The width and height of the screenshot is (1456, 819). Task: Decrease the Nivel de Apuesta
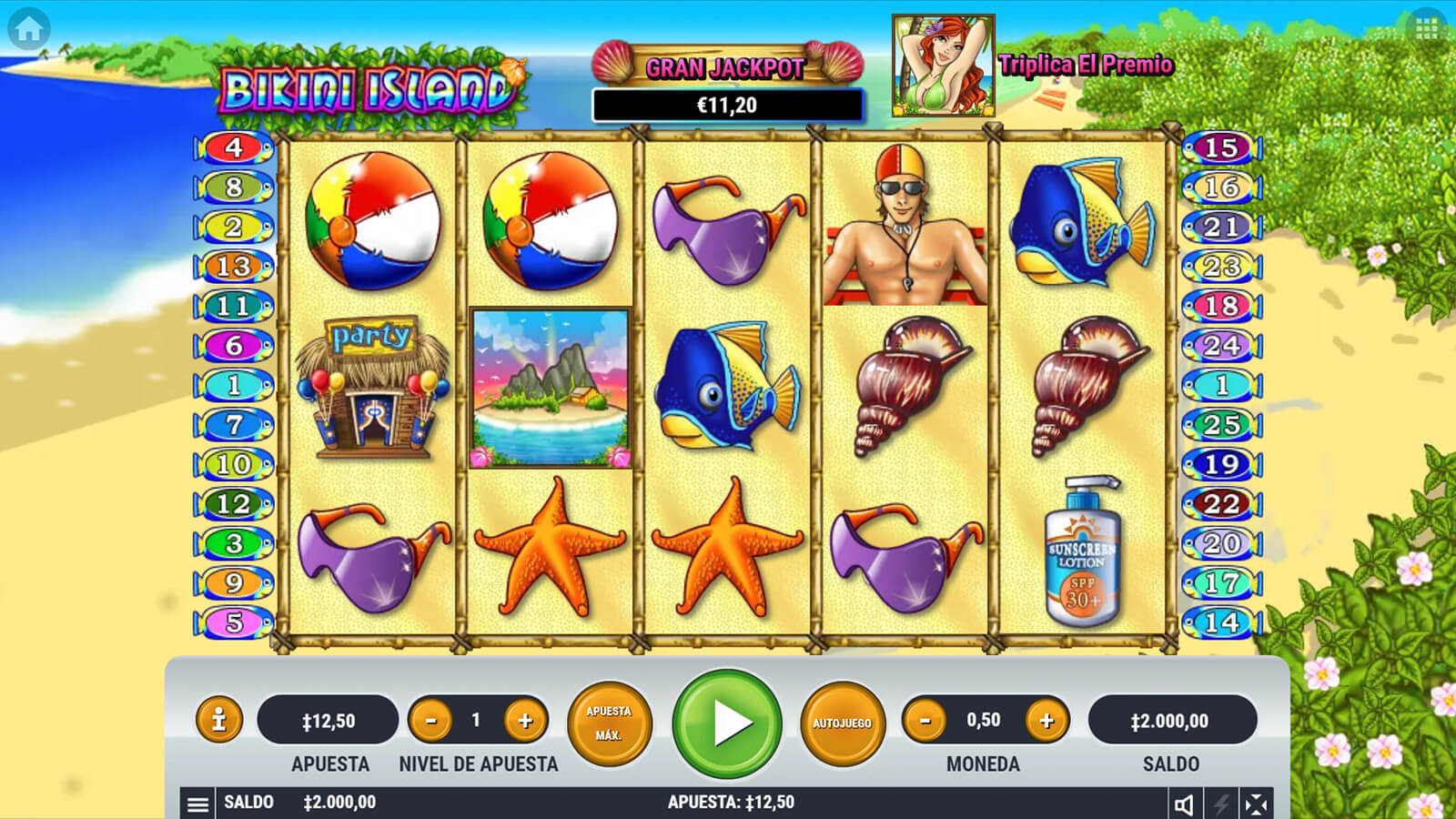[431, 721]
